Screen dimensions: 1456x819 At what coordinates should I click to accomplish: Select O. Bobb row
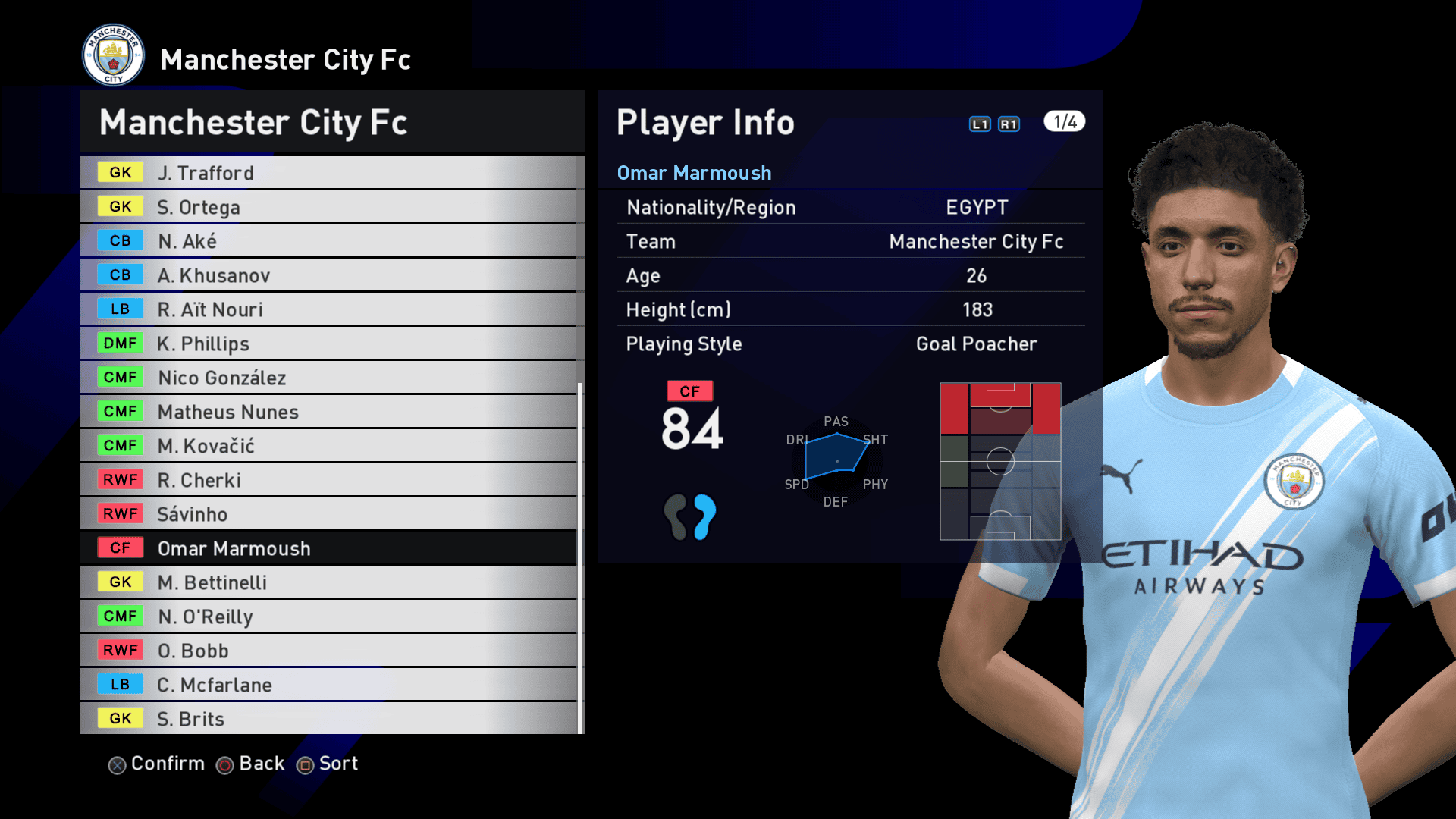(x=328, y=651)
